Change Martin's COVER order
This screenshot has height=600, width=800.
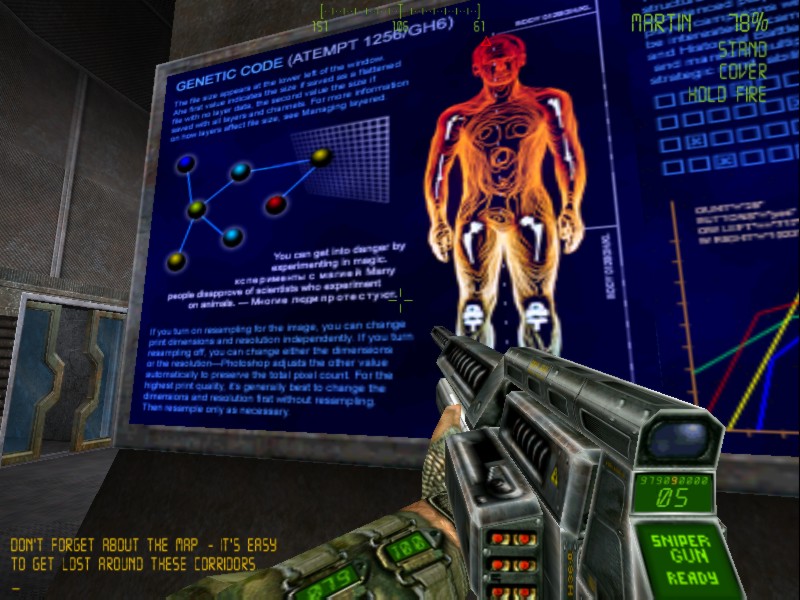[741, 72]
